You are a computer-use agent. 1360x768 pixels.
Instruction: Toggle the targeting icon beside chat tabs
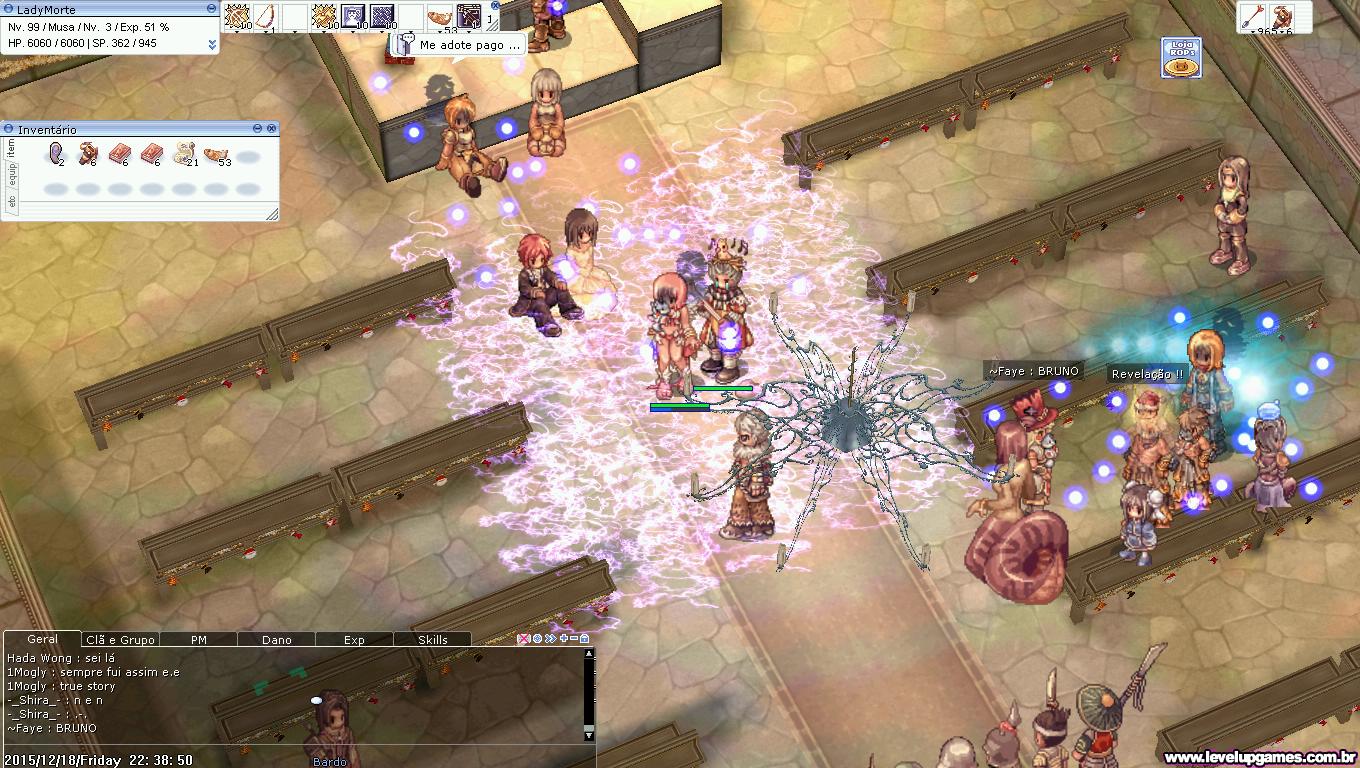(x=537, y=638)
